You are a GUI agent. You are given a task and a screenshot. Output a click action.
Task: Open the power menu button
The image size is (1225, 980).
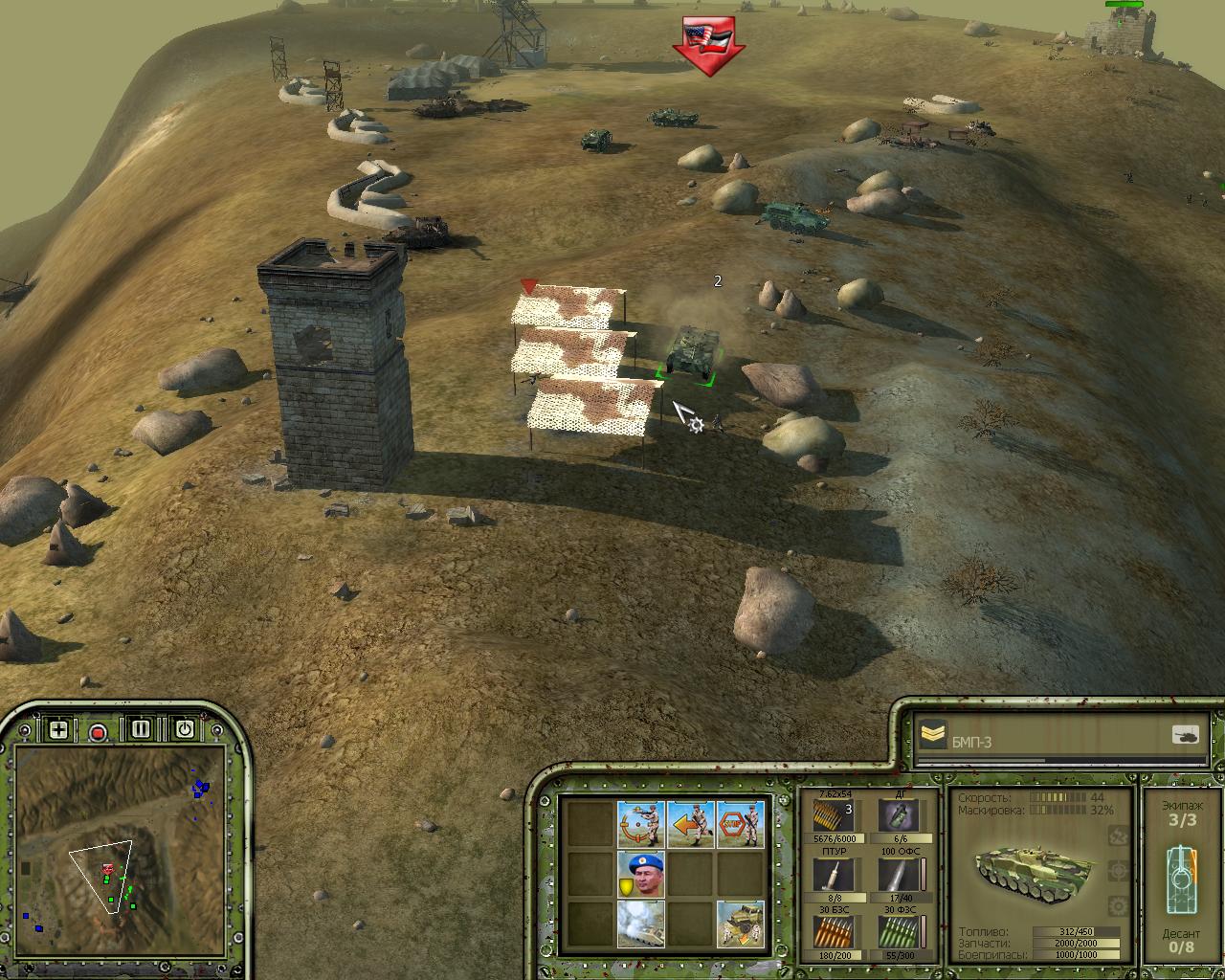click(x=184, y=729)
